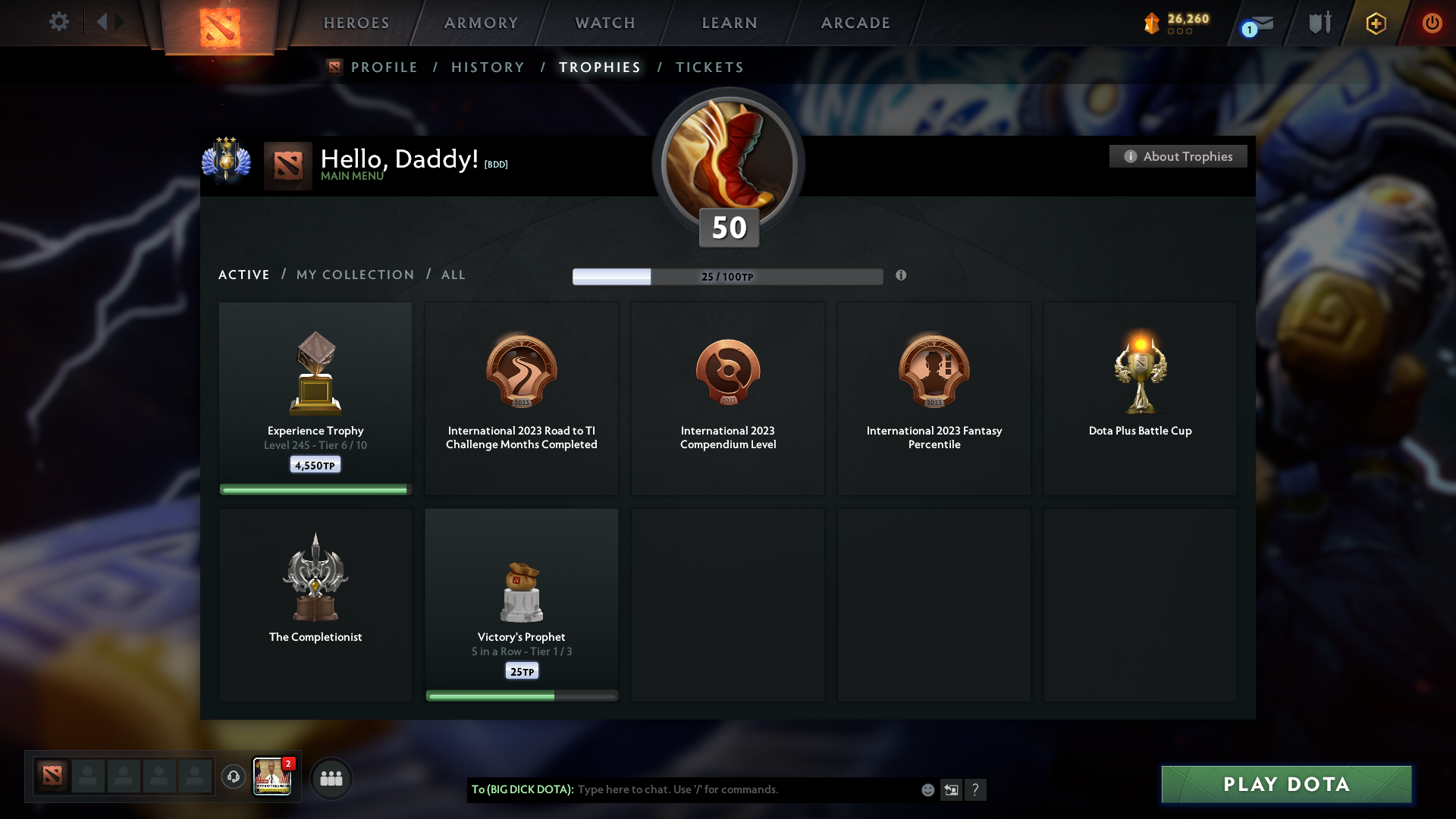Open the emoticon picker in chat
Screen dimensions: 1456x819
click(927, 789)
